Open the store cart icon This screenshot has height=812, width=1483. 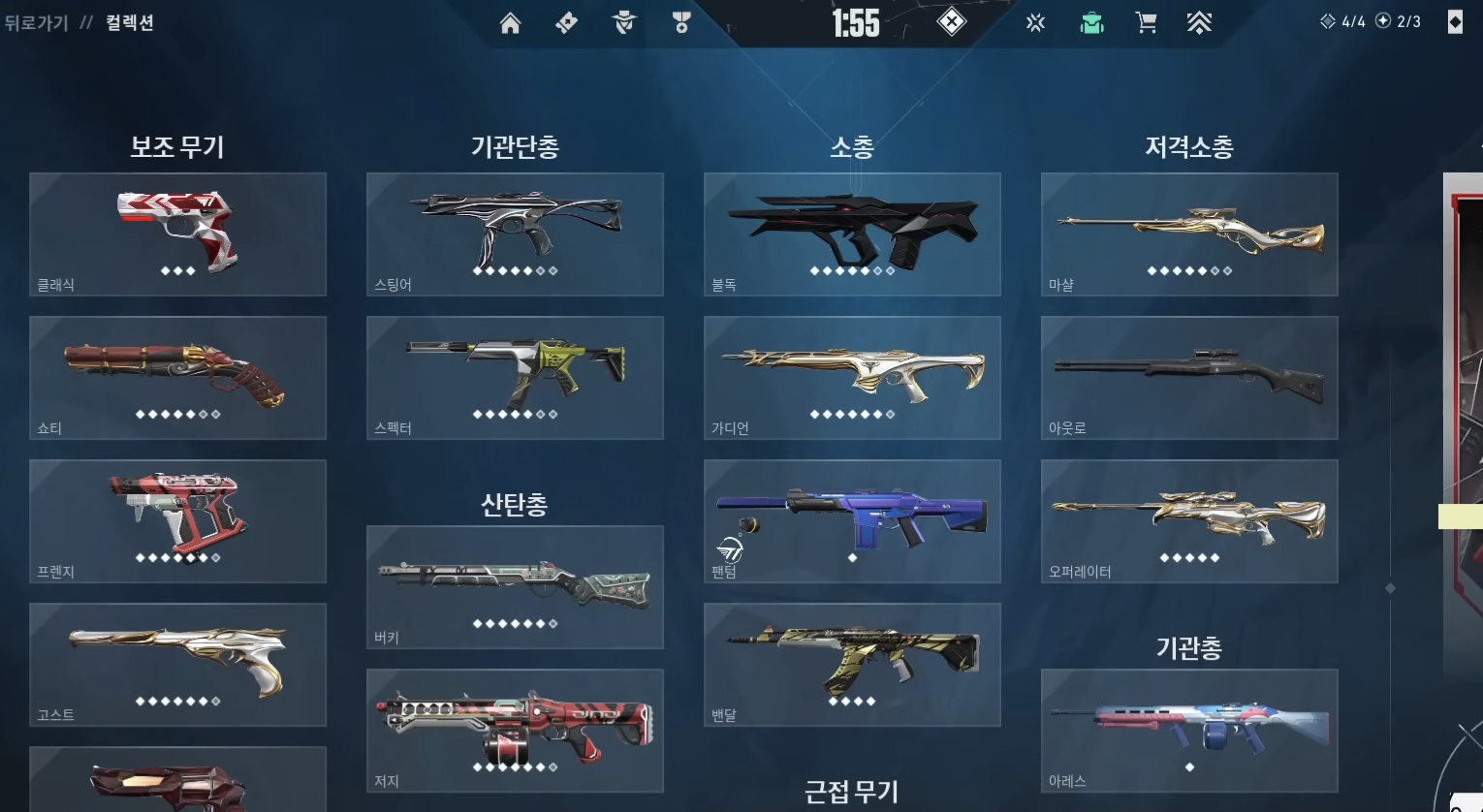1146,23
